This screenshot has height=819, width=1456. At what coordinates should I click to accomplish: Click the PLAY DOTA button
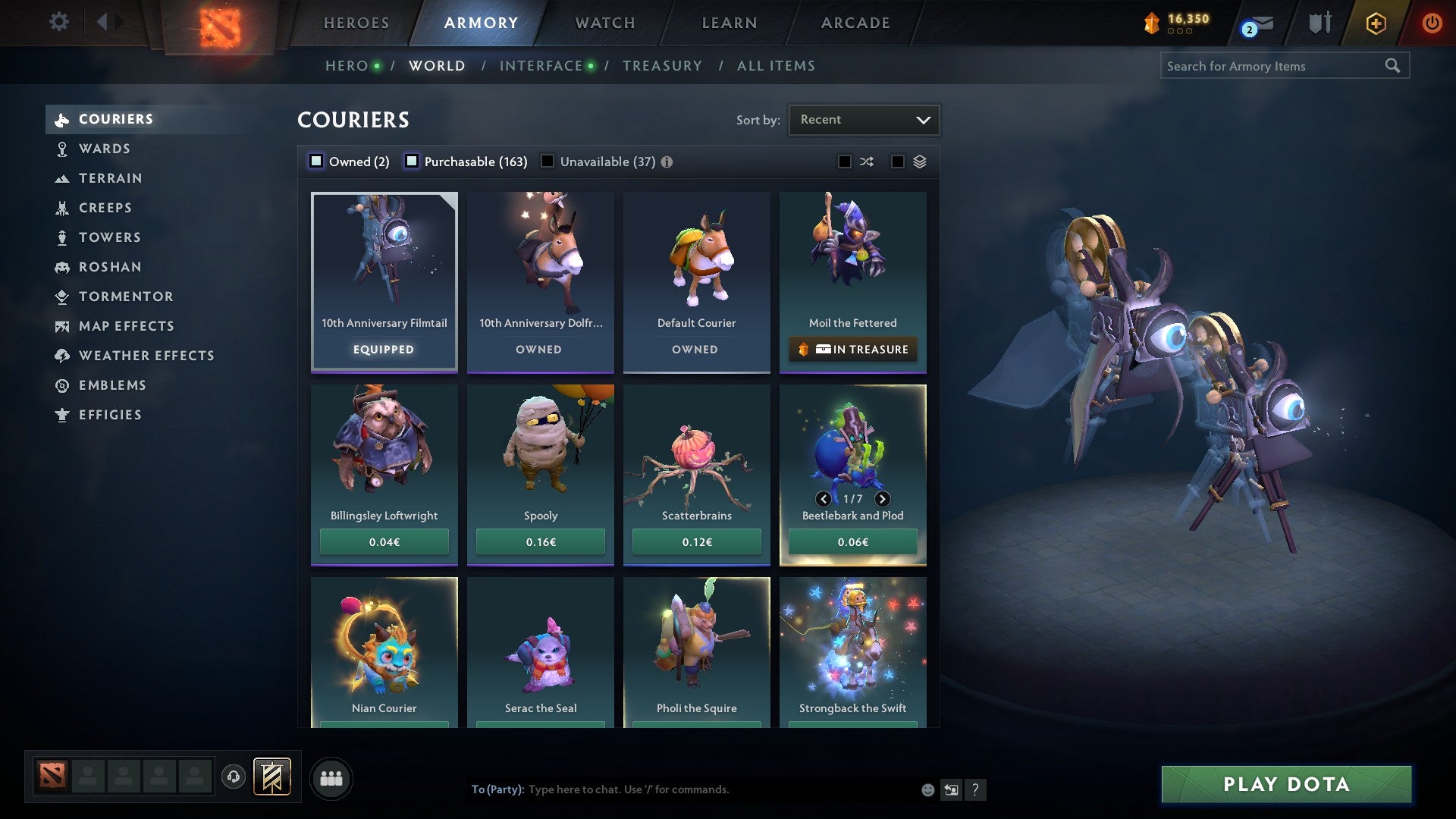pyautogui.click(x=1284, y=785)
